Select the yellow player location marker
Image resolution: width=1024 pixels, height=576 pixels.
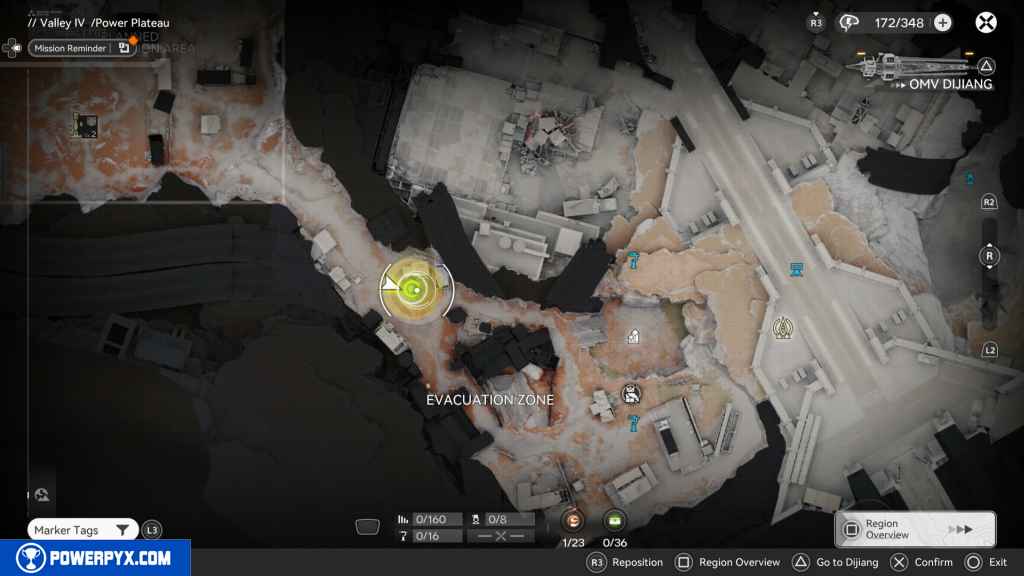tap(413, 289)
